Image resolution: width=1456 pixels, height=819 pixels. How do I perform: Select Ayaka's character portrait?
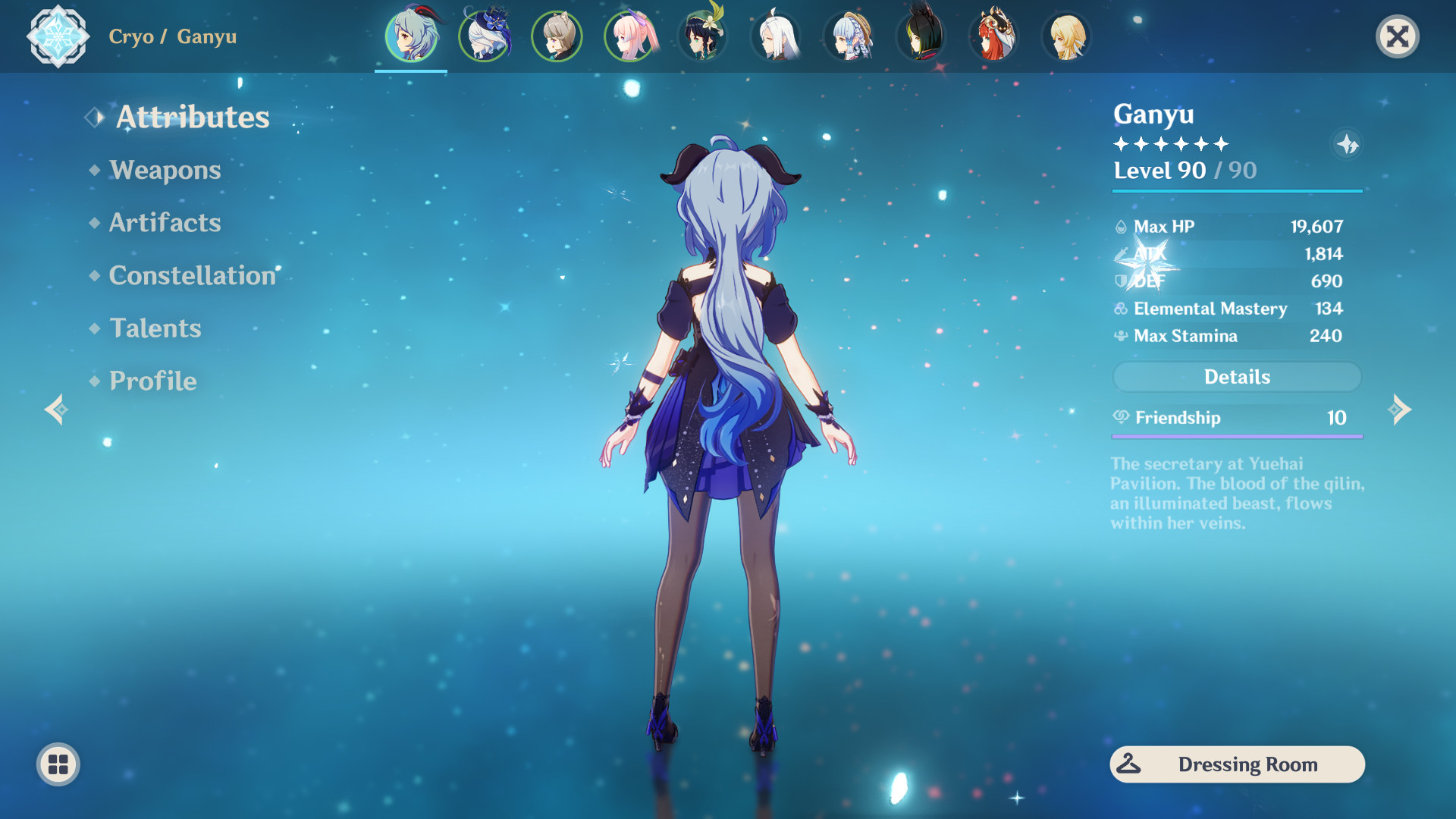848,36
